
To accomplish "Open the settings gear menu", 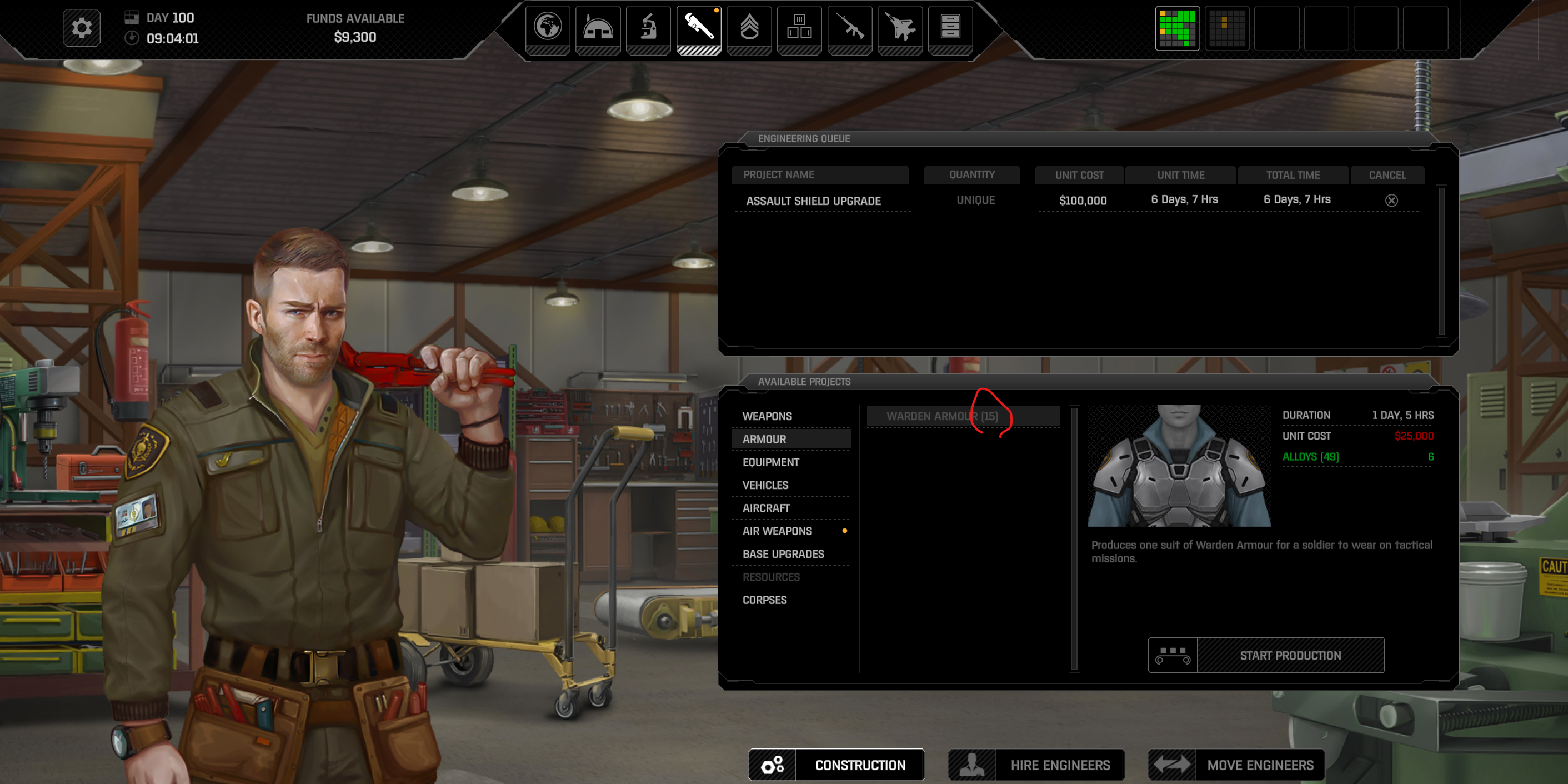I will click(x=82, y=28).
